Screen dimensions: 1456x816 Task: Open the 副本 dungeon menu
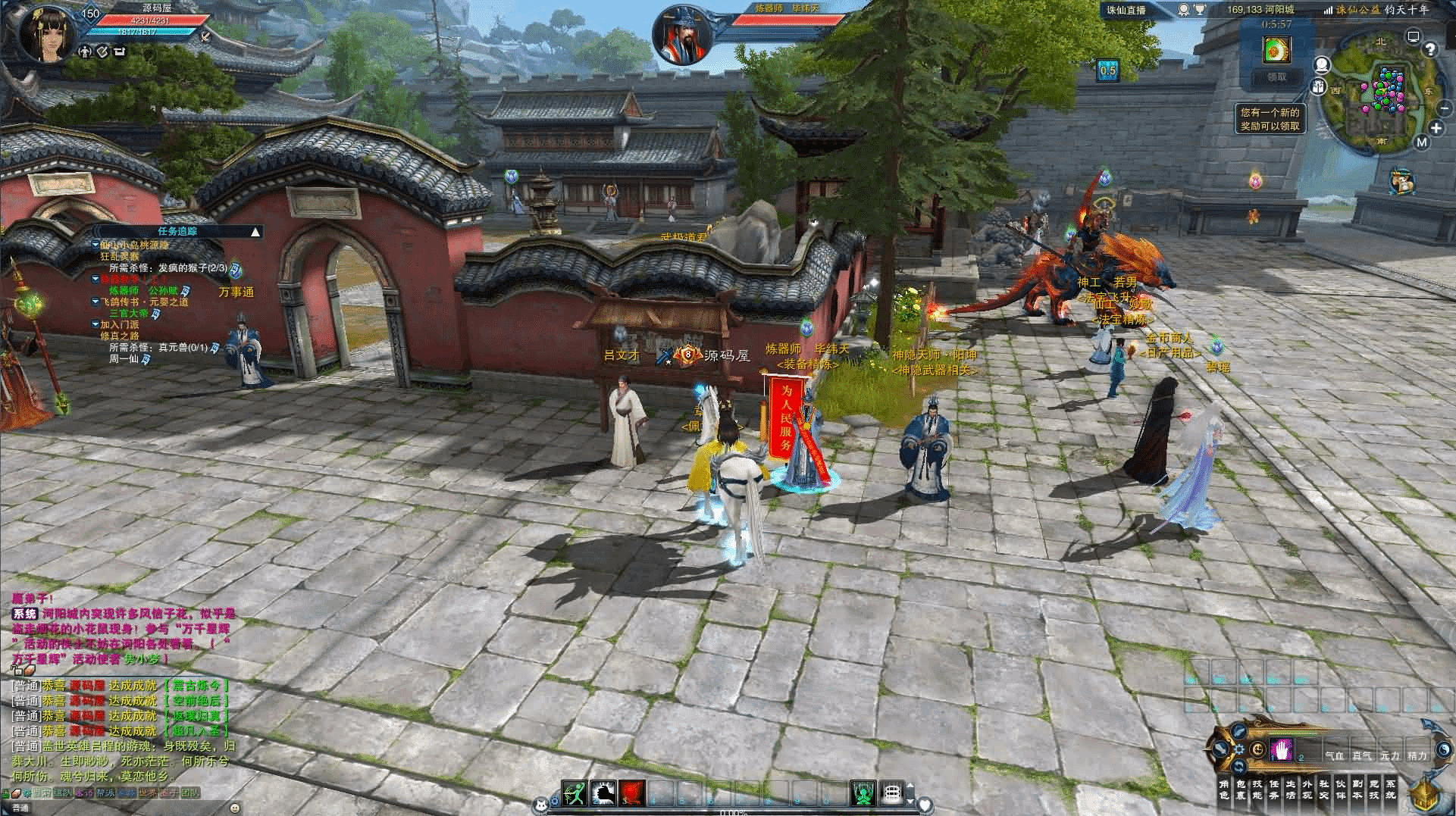click(x=1357, y=789)
